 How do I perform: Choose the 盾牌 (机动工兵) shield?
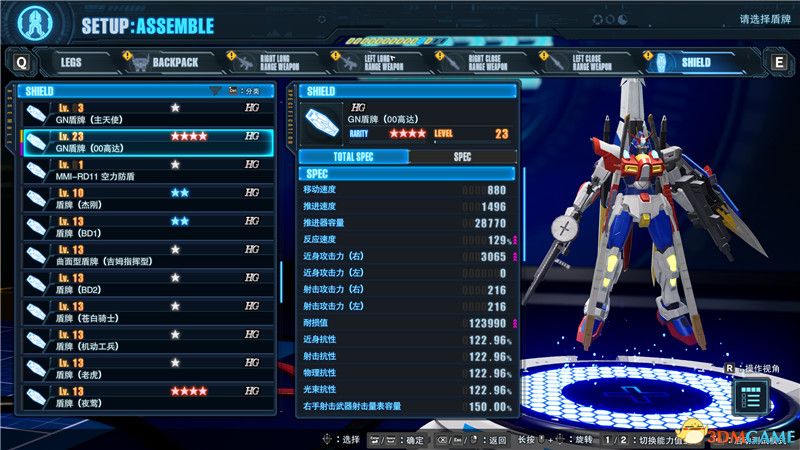coord(146,340)
